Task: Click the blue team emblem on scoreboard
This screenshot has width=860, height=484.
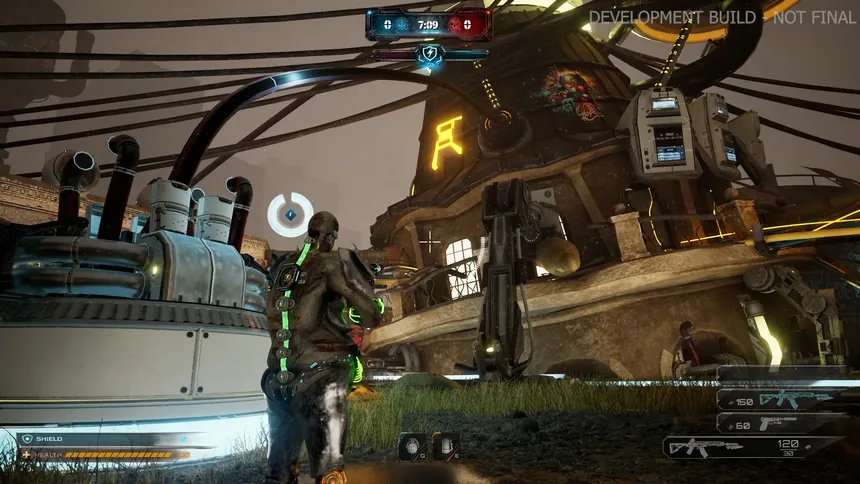Action: coord(401,24)
